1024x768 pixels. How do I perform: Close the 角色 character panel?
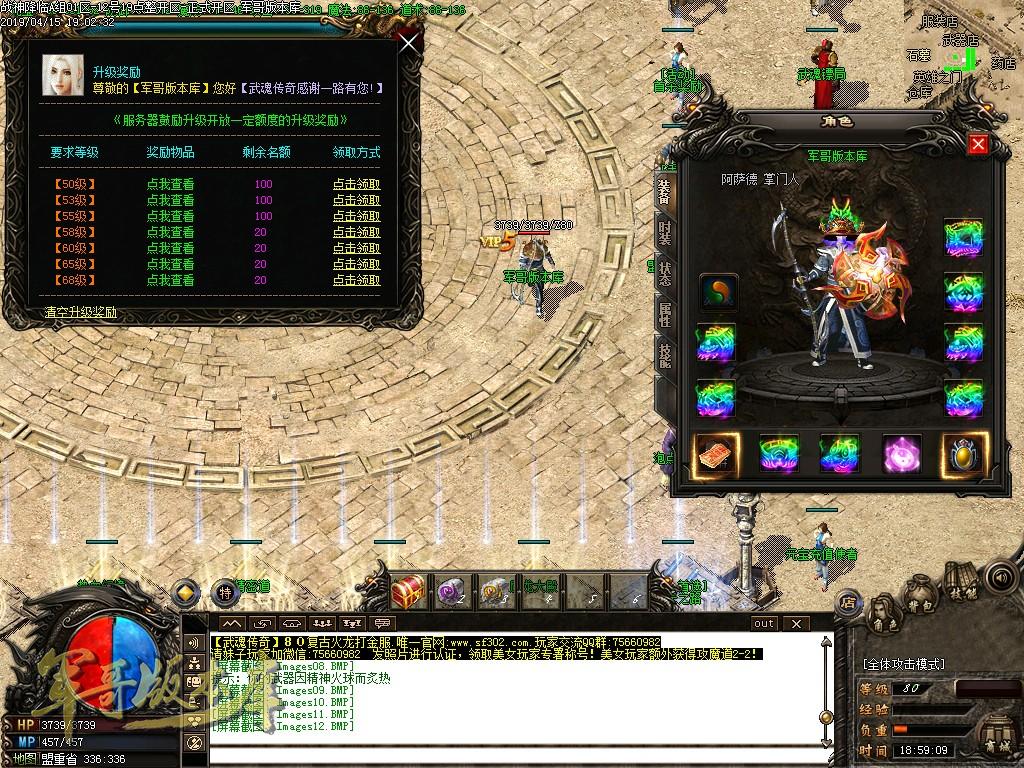pos(978,144)
